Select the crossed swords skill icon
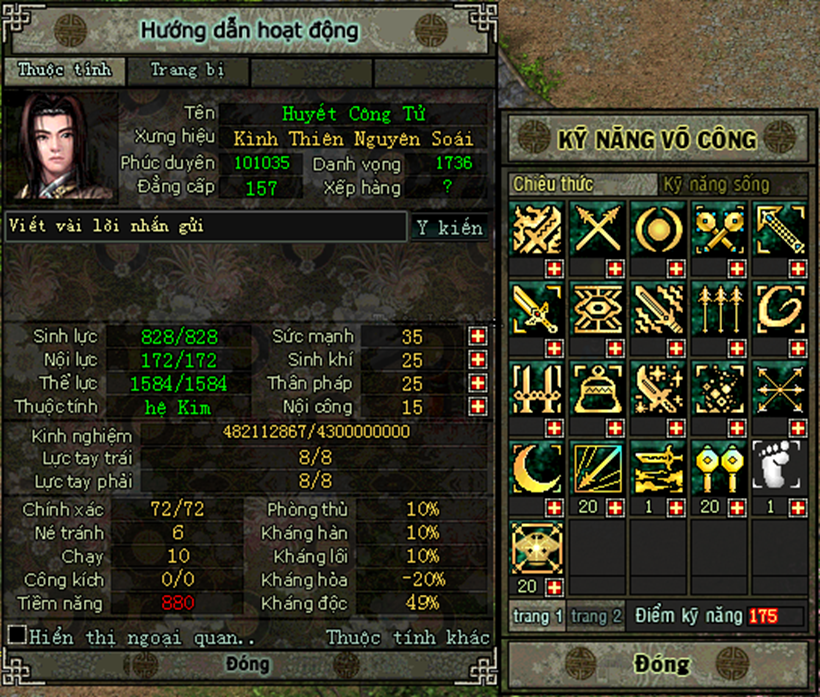The image size is (820, 697). click(598, 227)
